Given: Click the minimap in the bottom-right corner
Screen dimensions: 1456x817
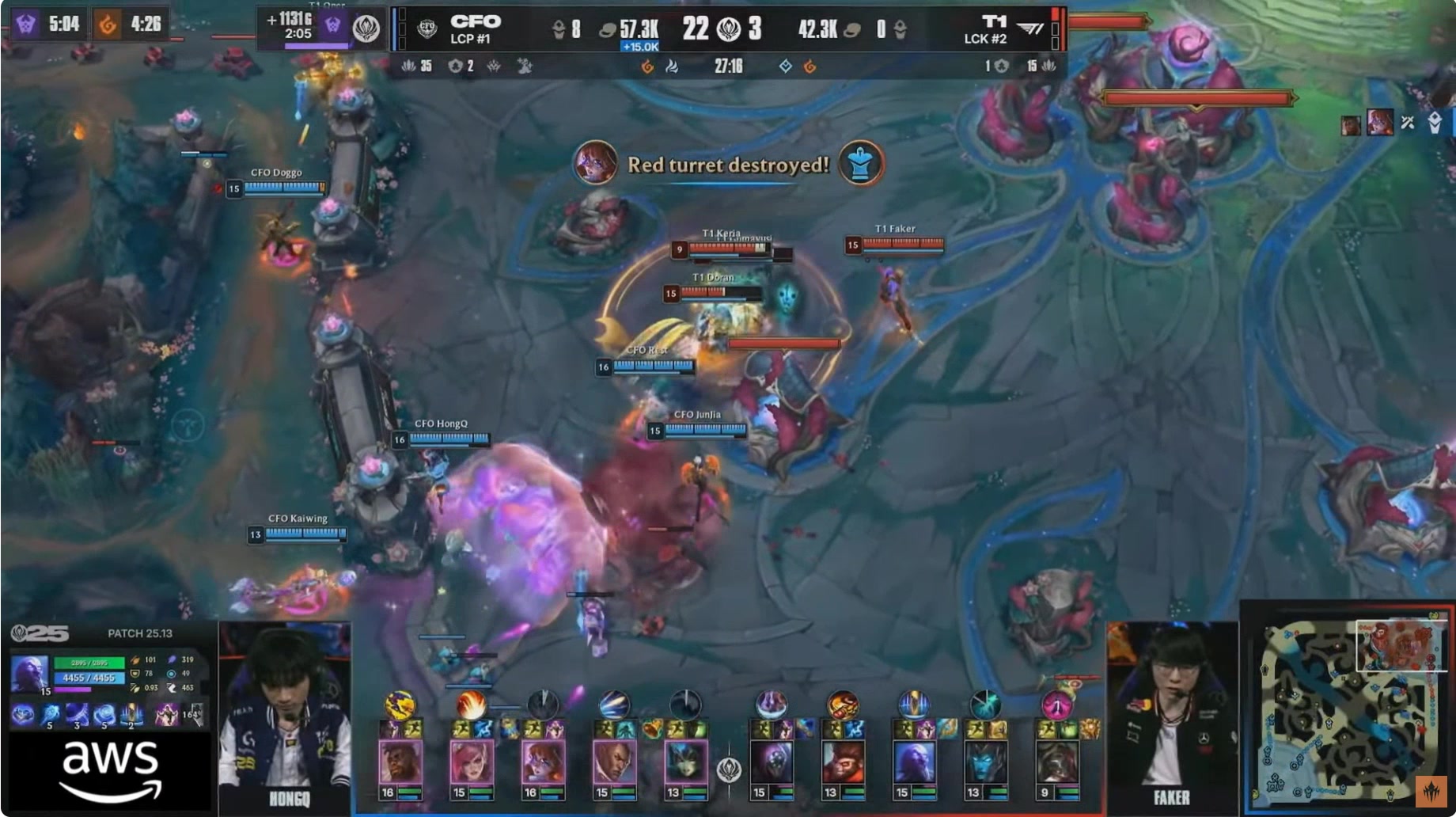Looking at the screenshot, I should tap(1346, 712).
